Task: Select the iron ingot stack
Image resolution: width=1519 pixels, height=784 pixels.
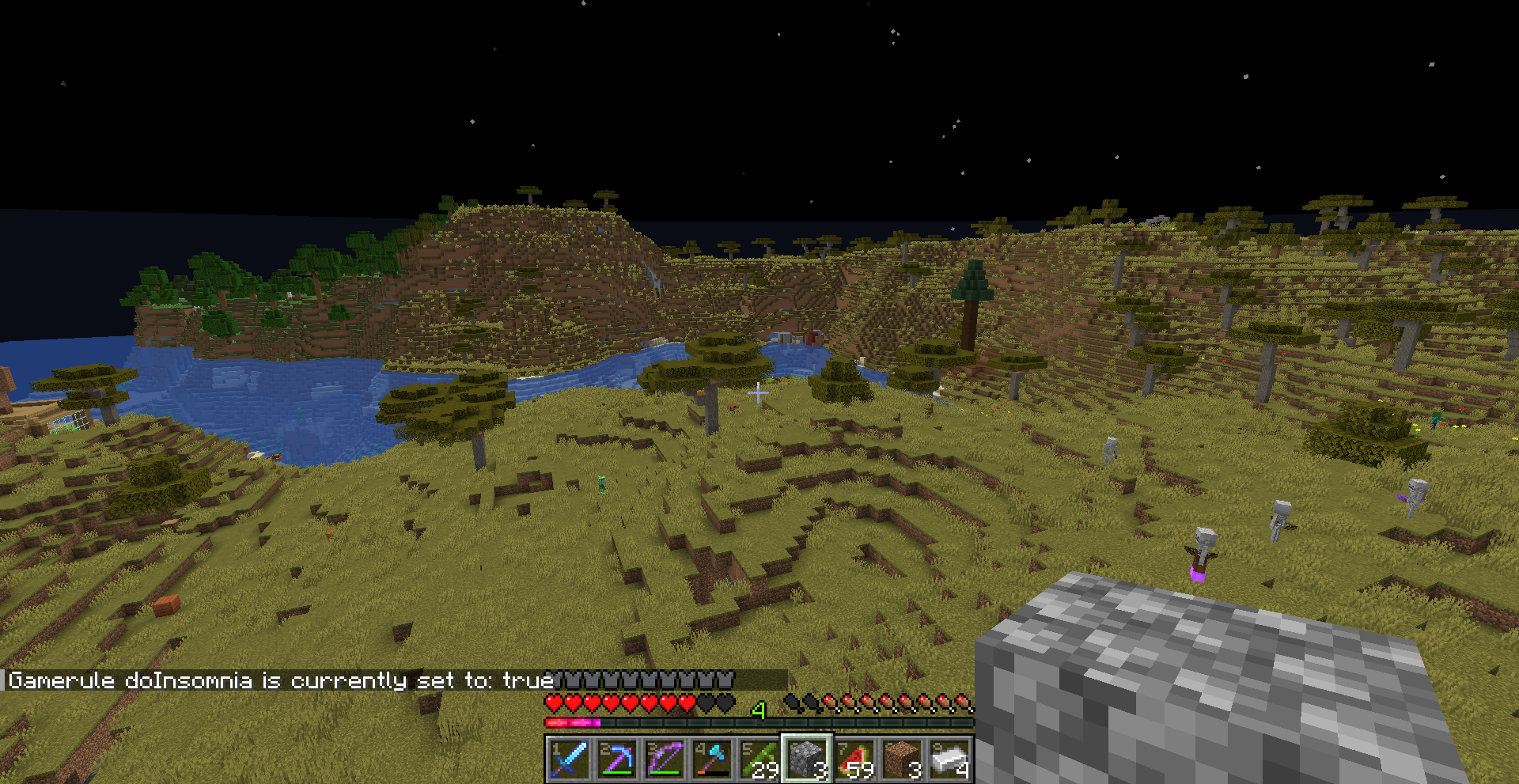Action: pos(949,759)
